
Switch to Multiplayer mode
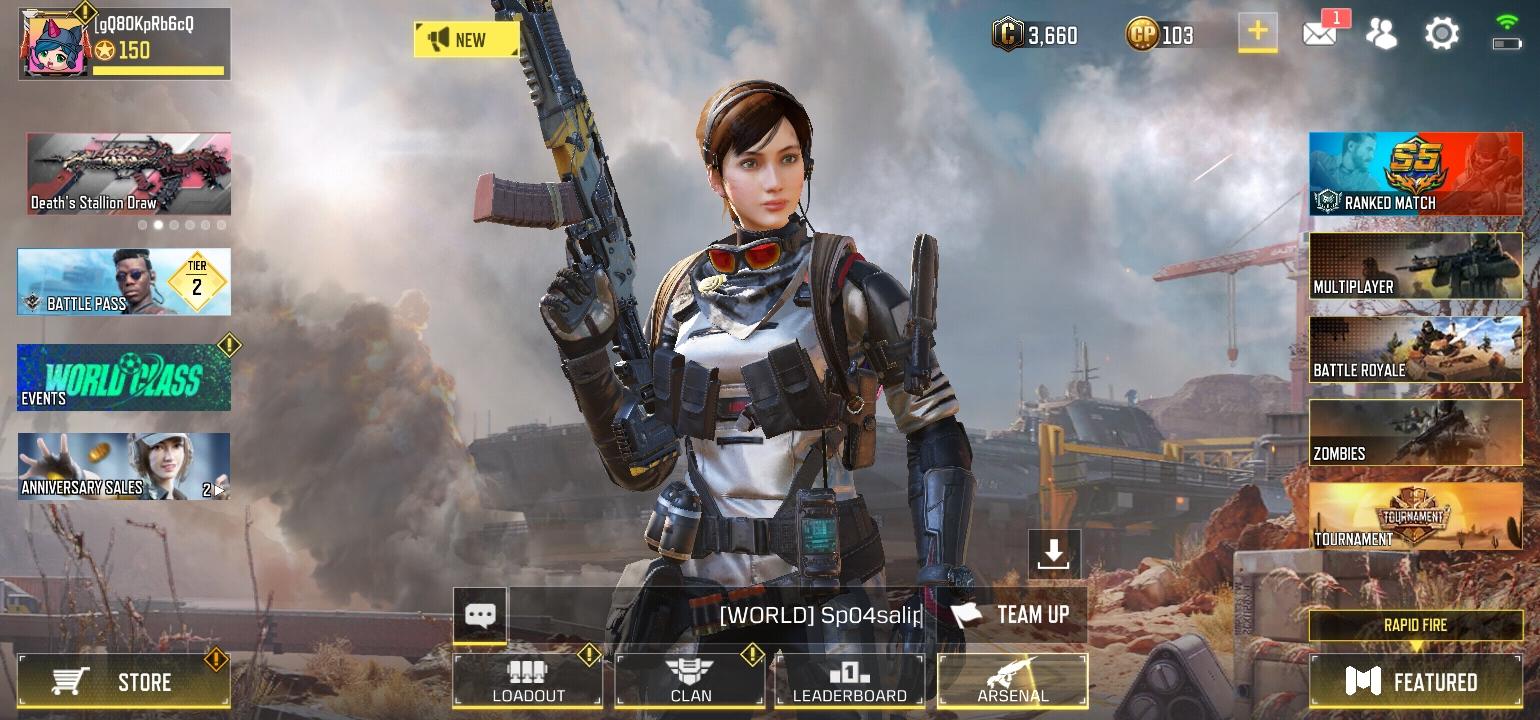point(1414,266)
